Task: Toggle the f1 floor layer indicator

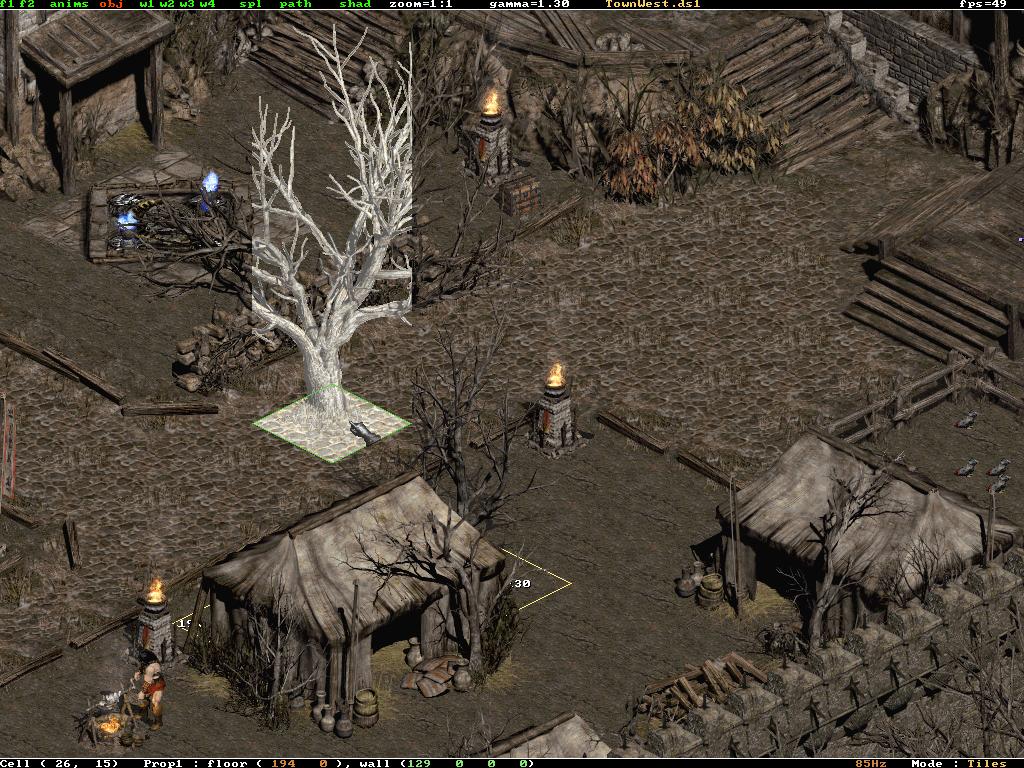Action: [x=6, y=4]
